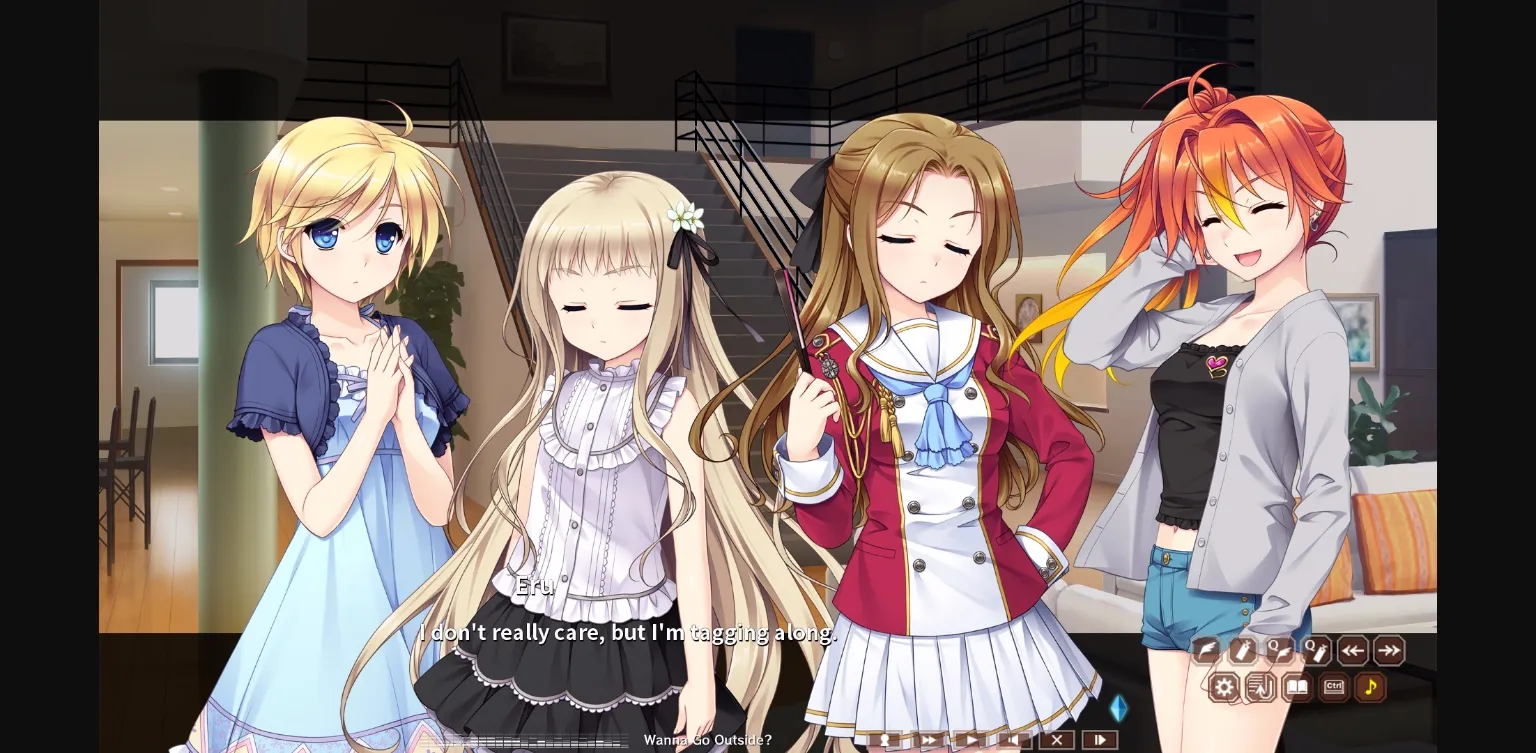Open the music note jukebox icon
The image size is (1536, 753).
tap(1370, 686)
